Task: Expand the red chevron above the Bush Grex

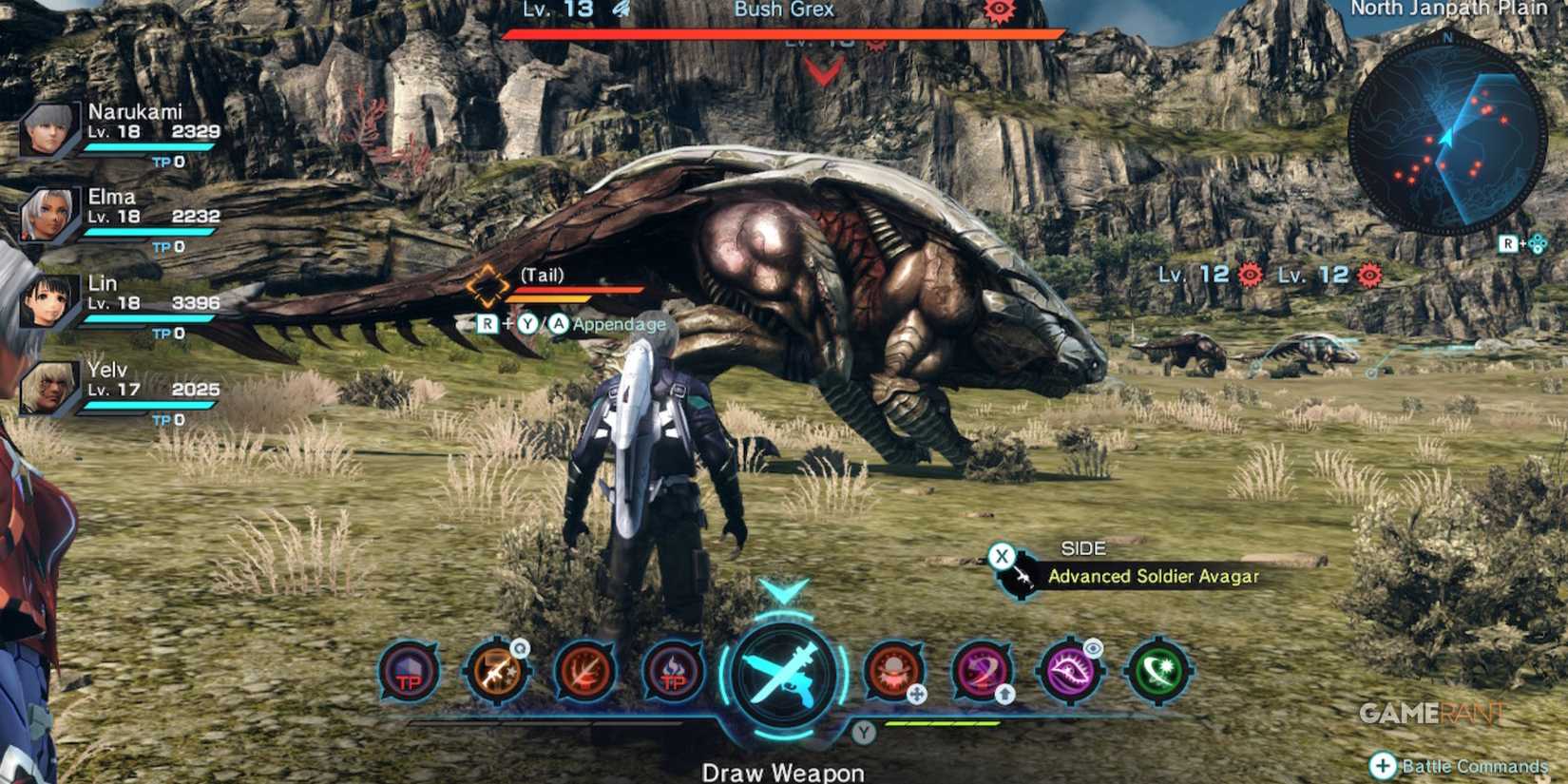Action: click(823, 68)
